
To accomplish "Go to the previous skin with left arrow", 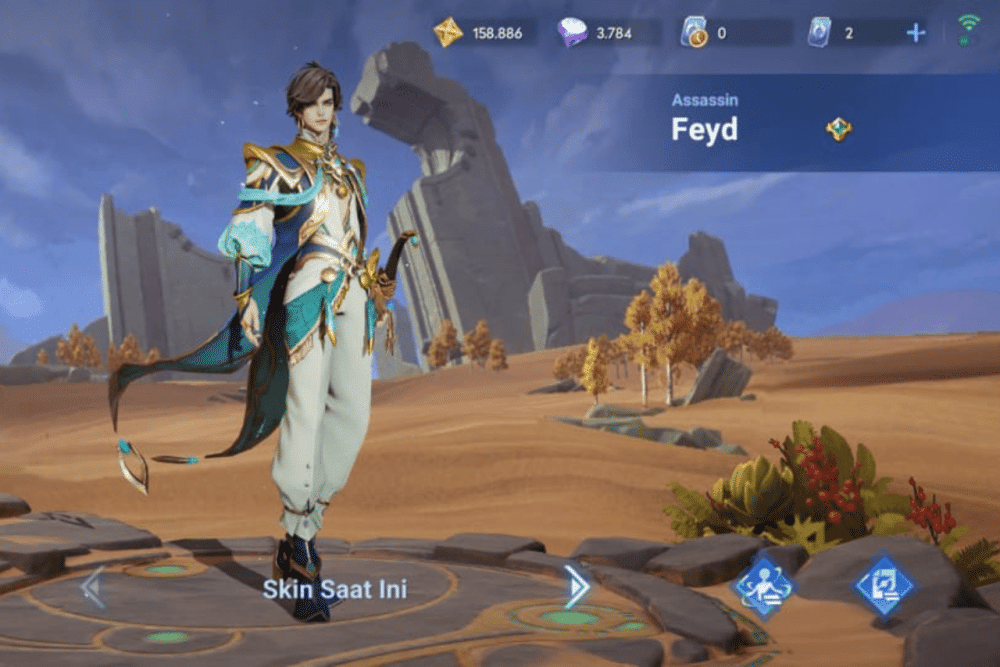I will click(x=92, y=586).
